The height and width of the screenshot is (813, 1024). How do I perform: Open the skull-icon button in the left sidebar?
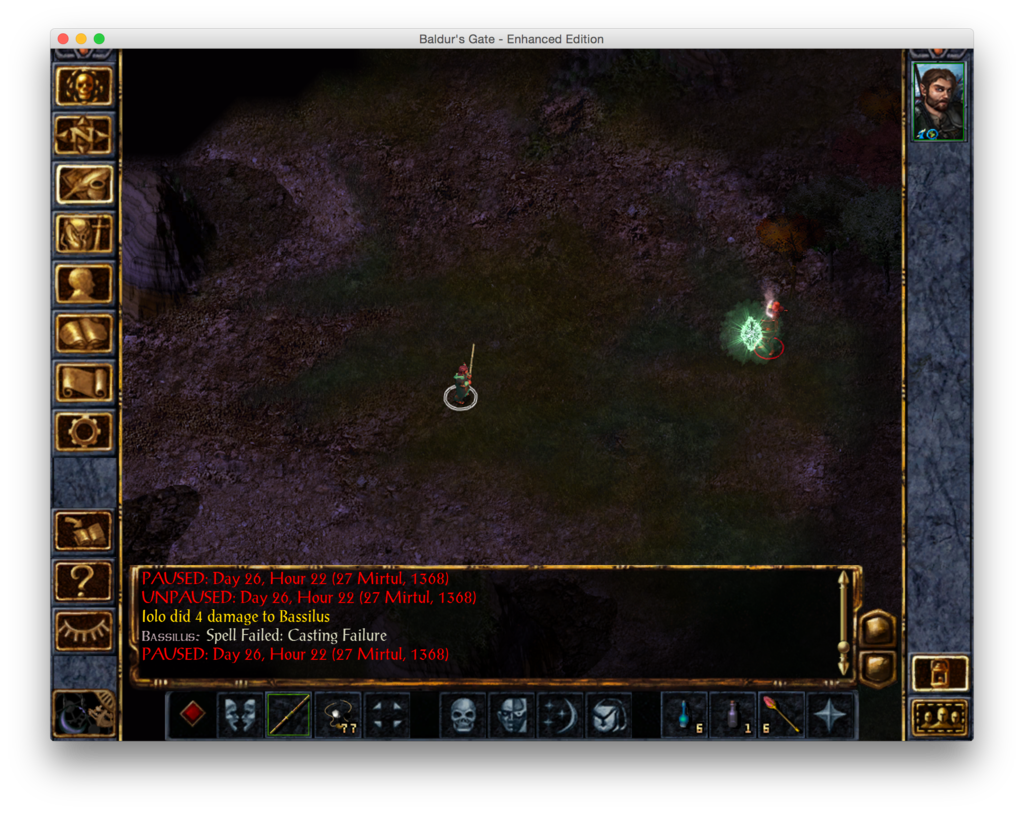(x=84, y=87)
